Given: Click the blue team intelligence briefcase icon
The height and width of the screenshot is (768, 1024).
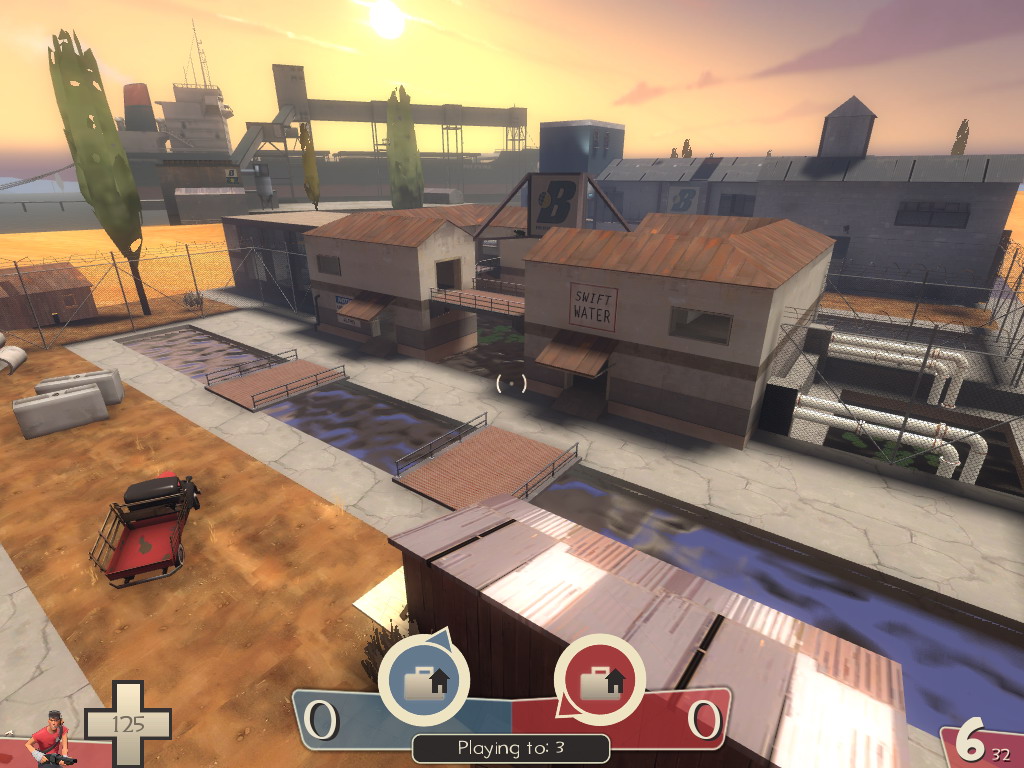Looking at the screenshot, I should (423, 680).
